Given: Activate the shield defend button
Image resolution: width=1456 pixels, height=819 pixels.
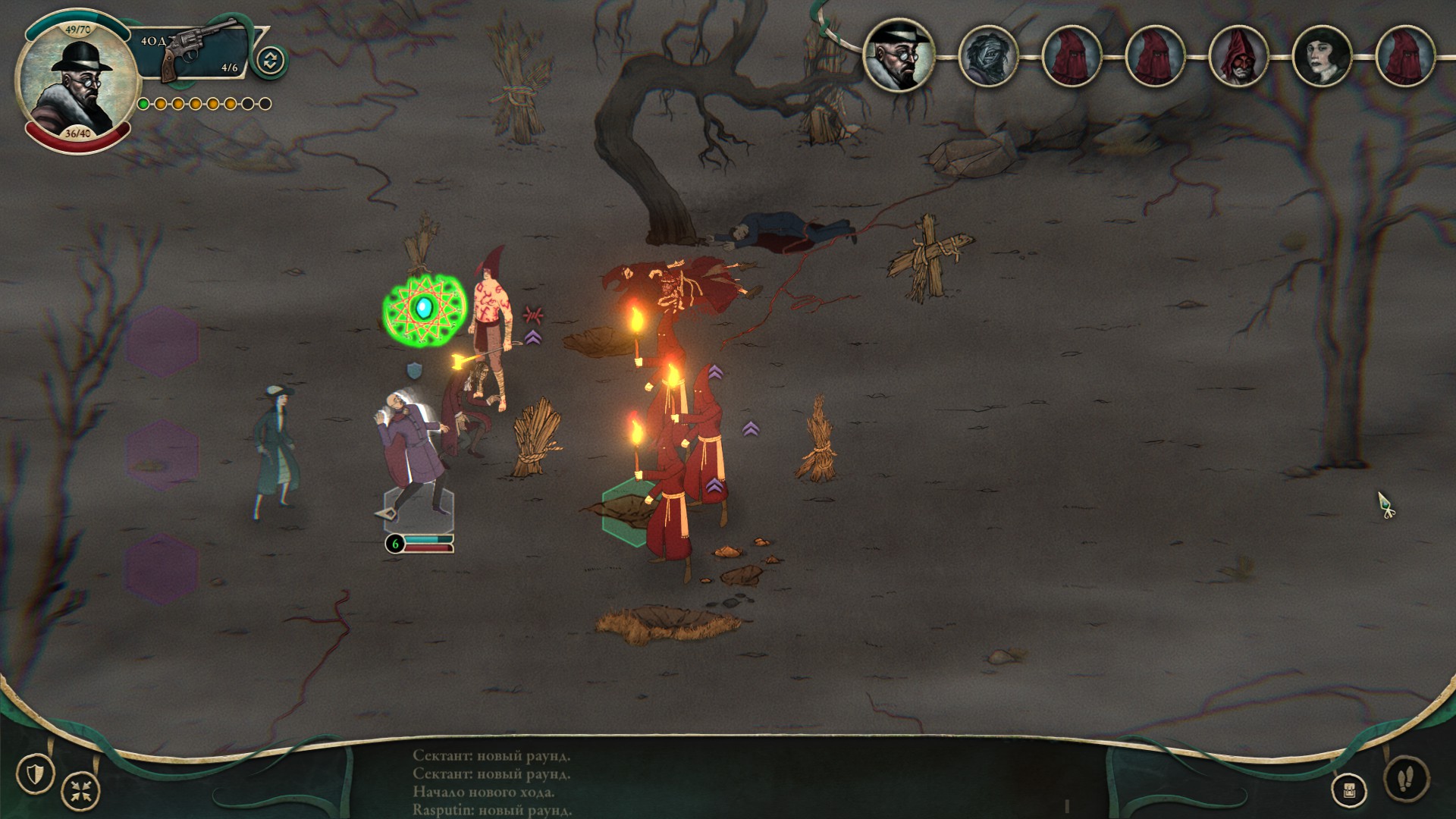Looking at the screenshot, I should (36, 773).
